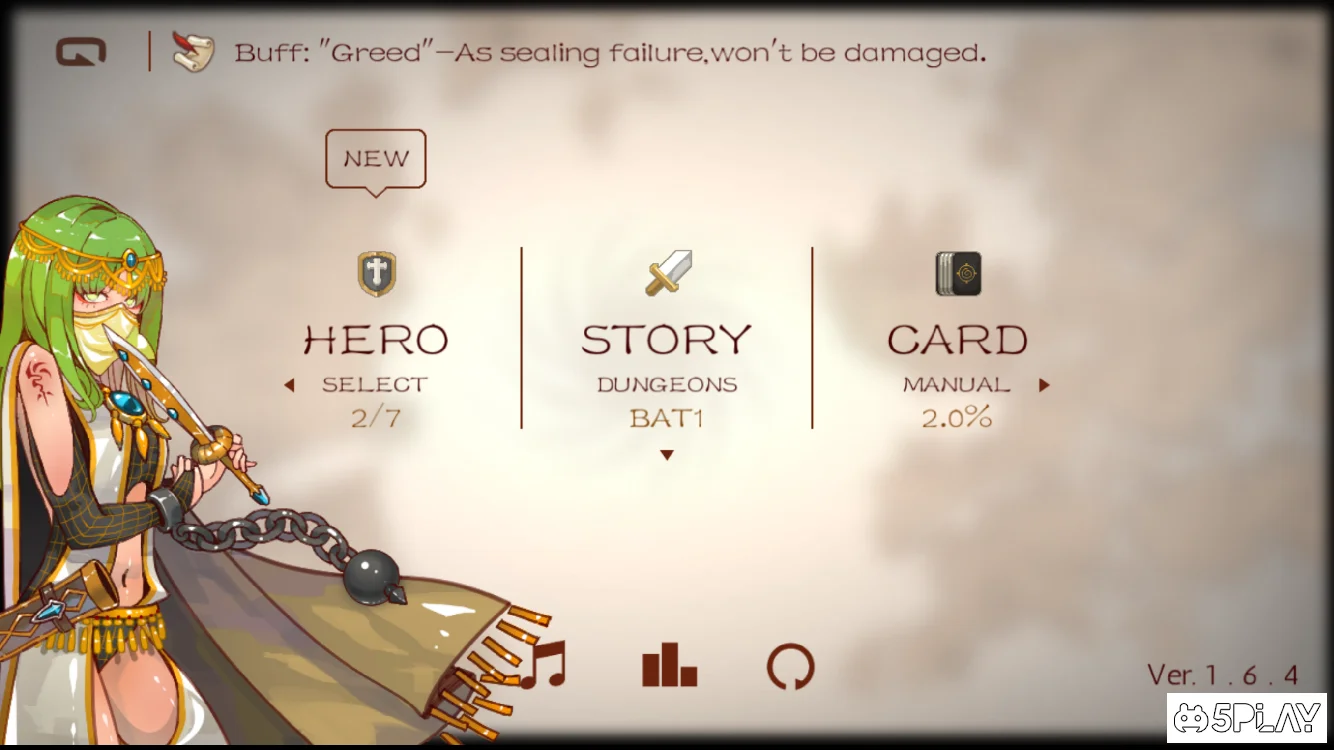Viewport: 1334px width, 750px height.
Task: Expand the BAT1 dungeon list via the down arrow
Action: coord(666,454)
